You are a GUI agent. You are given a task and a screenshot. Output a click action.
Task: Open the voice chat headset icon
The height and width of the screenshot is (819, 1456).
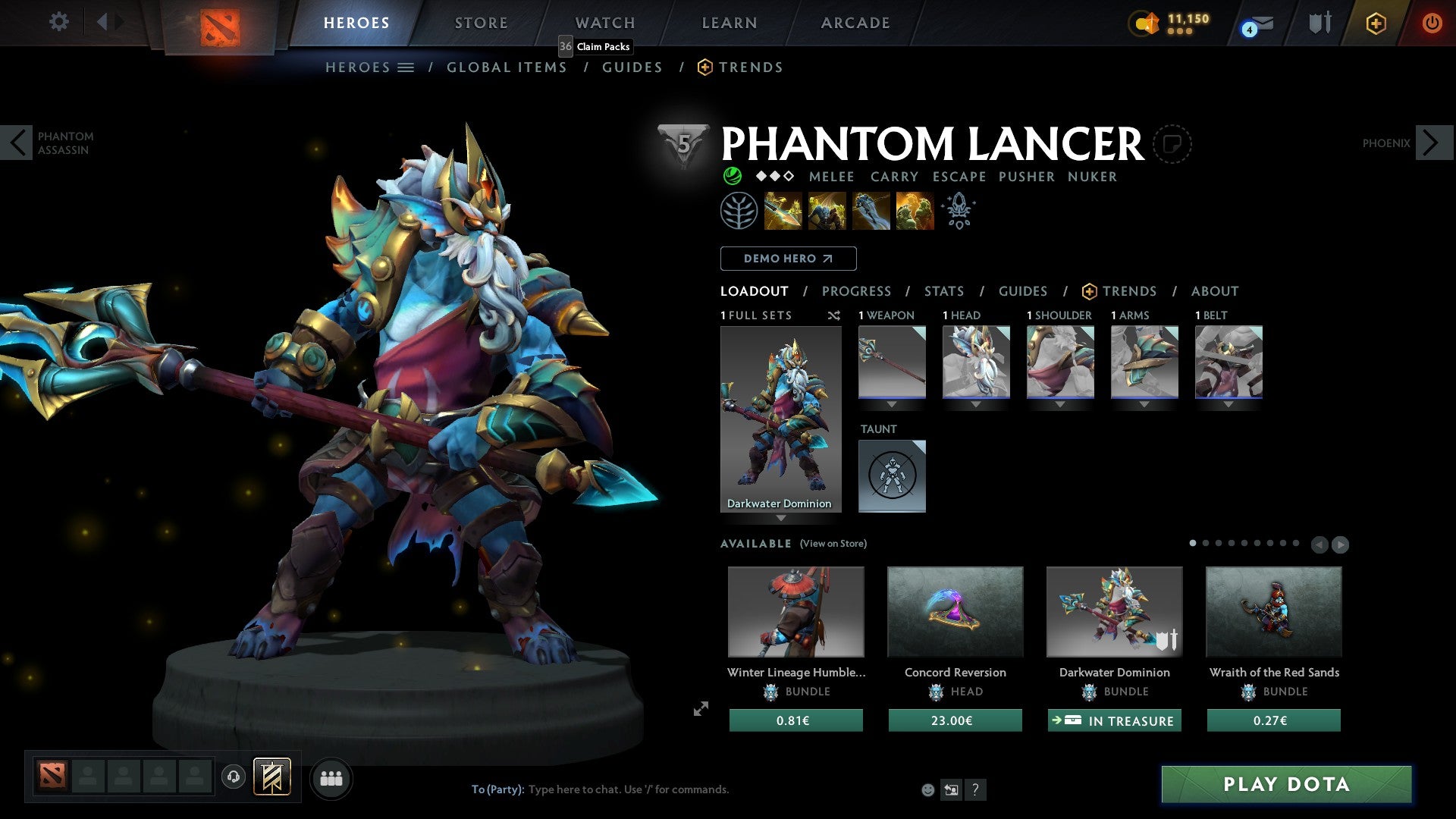pyautogui.click(x=233, y=778)
